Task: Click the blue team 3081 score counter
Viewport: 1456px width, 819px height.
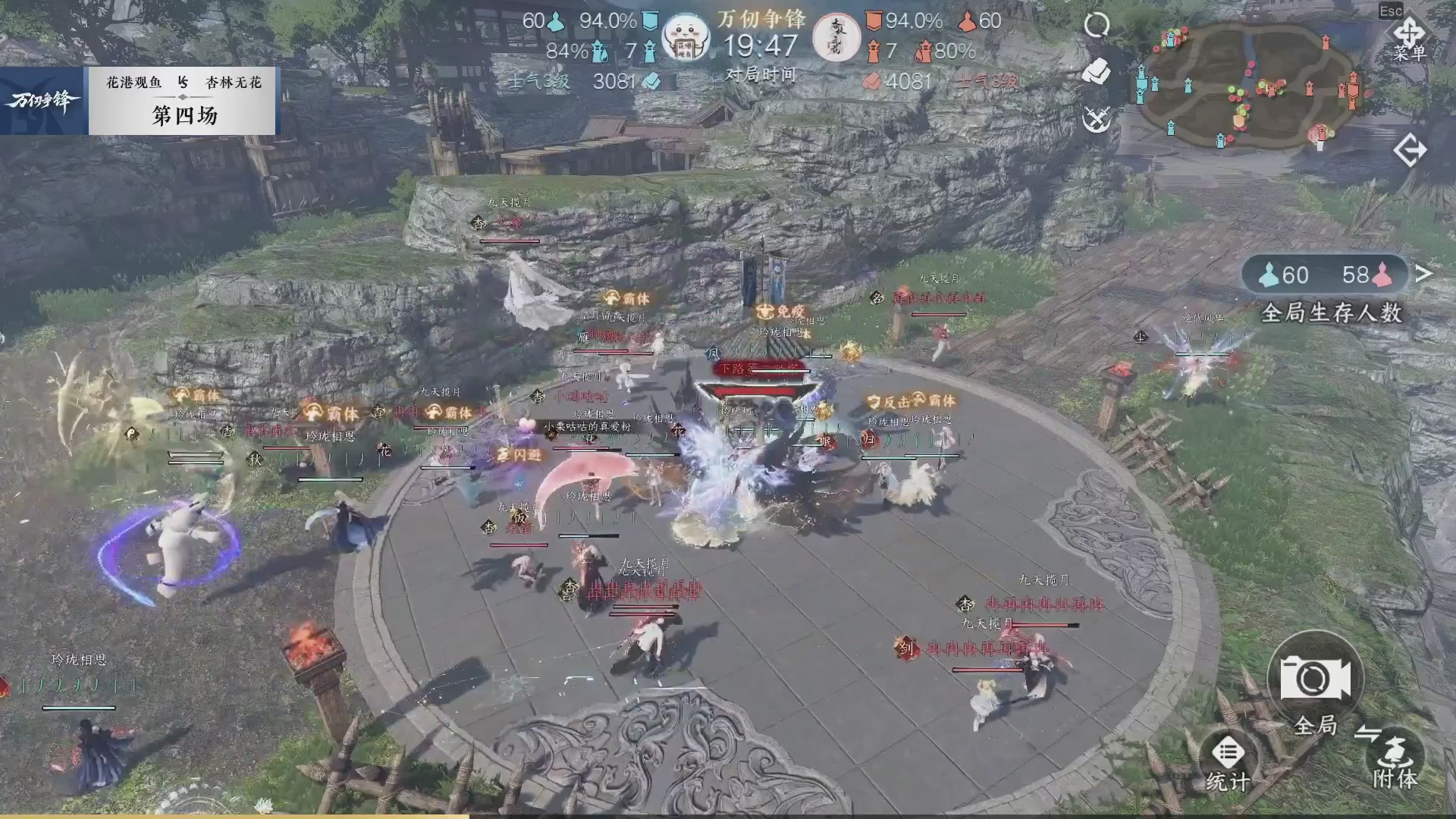Action: (614, 82)
